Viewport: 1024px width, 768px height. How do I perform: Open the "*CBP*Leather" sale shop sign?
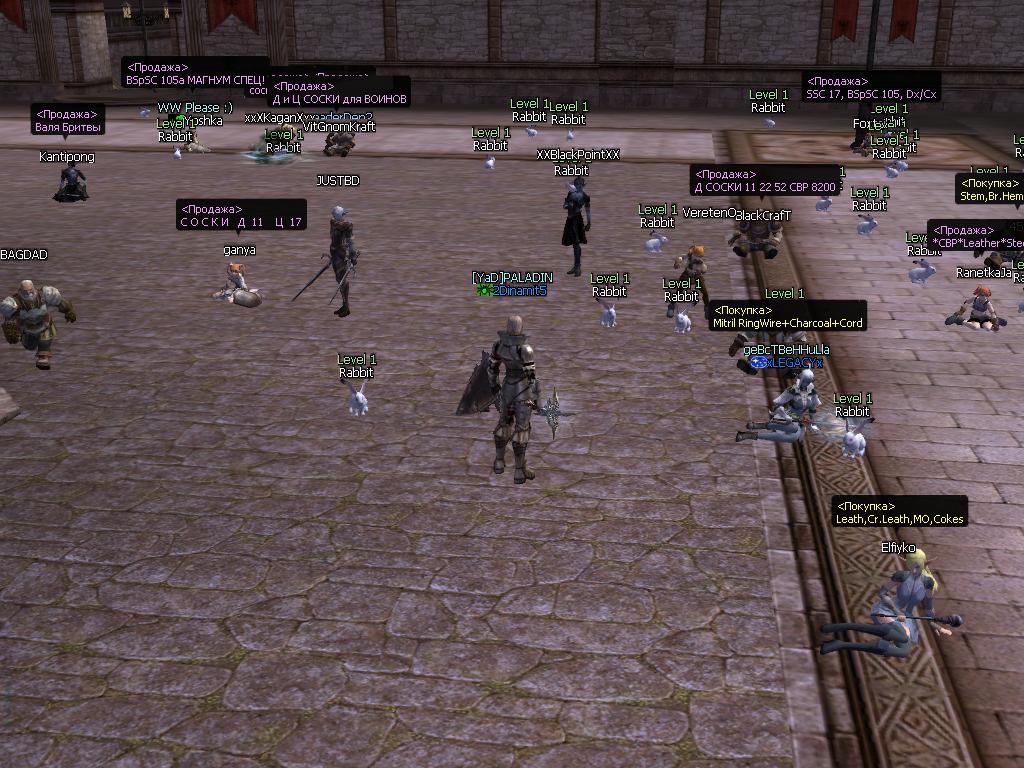(976, 236)
